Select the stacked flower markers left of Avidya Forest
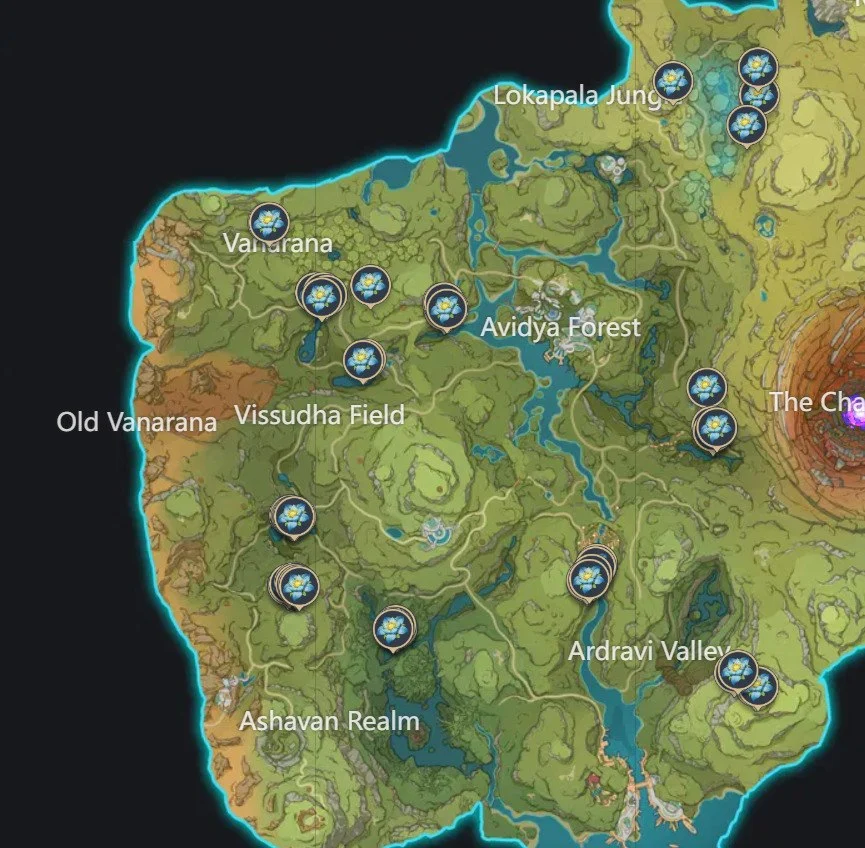The image size is (865, 848). 445,306
